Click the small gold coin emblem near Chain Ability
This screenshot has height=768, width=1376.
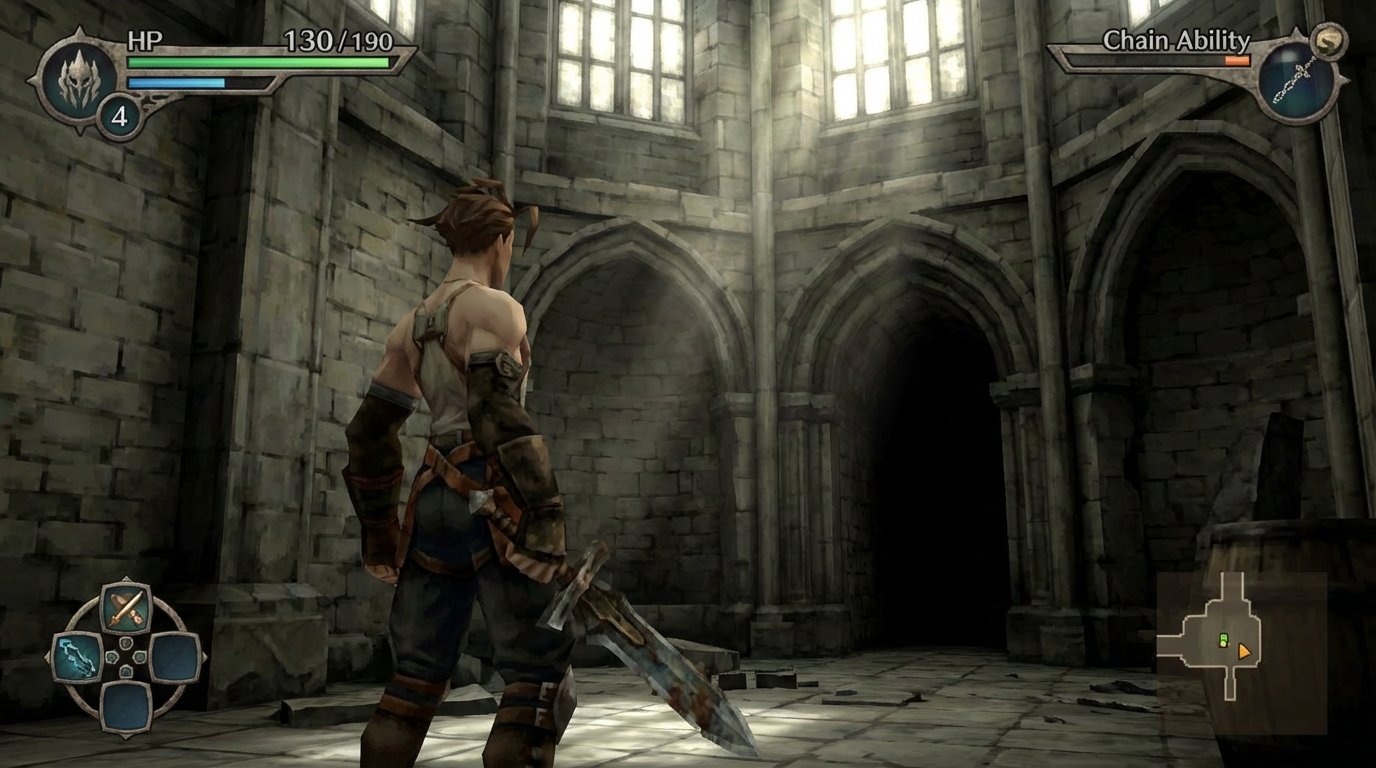coord(1328,43)
